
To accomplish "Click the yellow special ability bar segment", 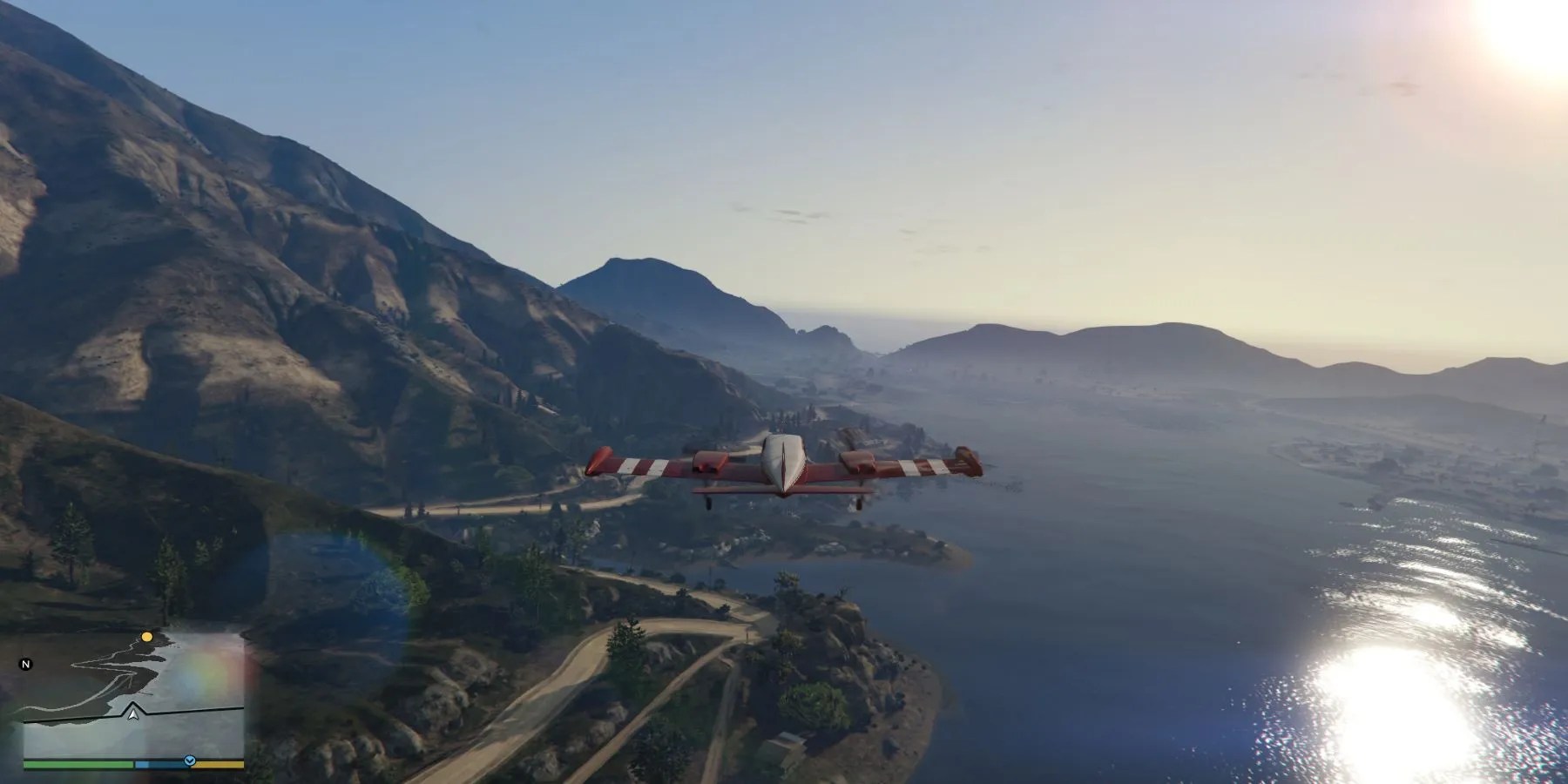I will [x=218, y=764].
